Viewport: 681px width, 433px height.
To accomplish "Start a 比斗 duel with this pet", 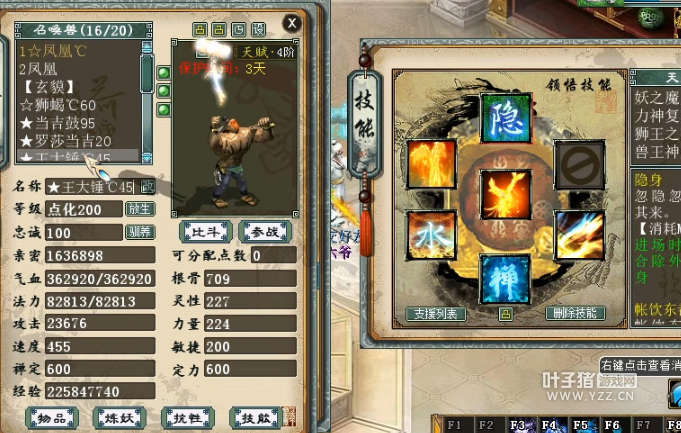I will [204, 232].
